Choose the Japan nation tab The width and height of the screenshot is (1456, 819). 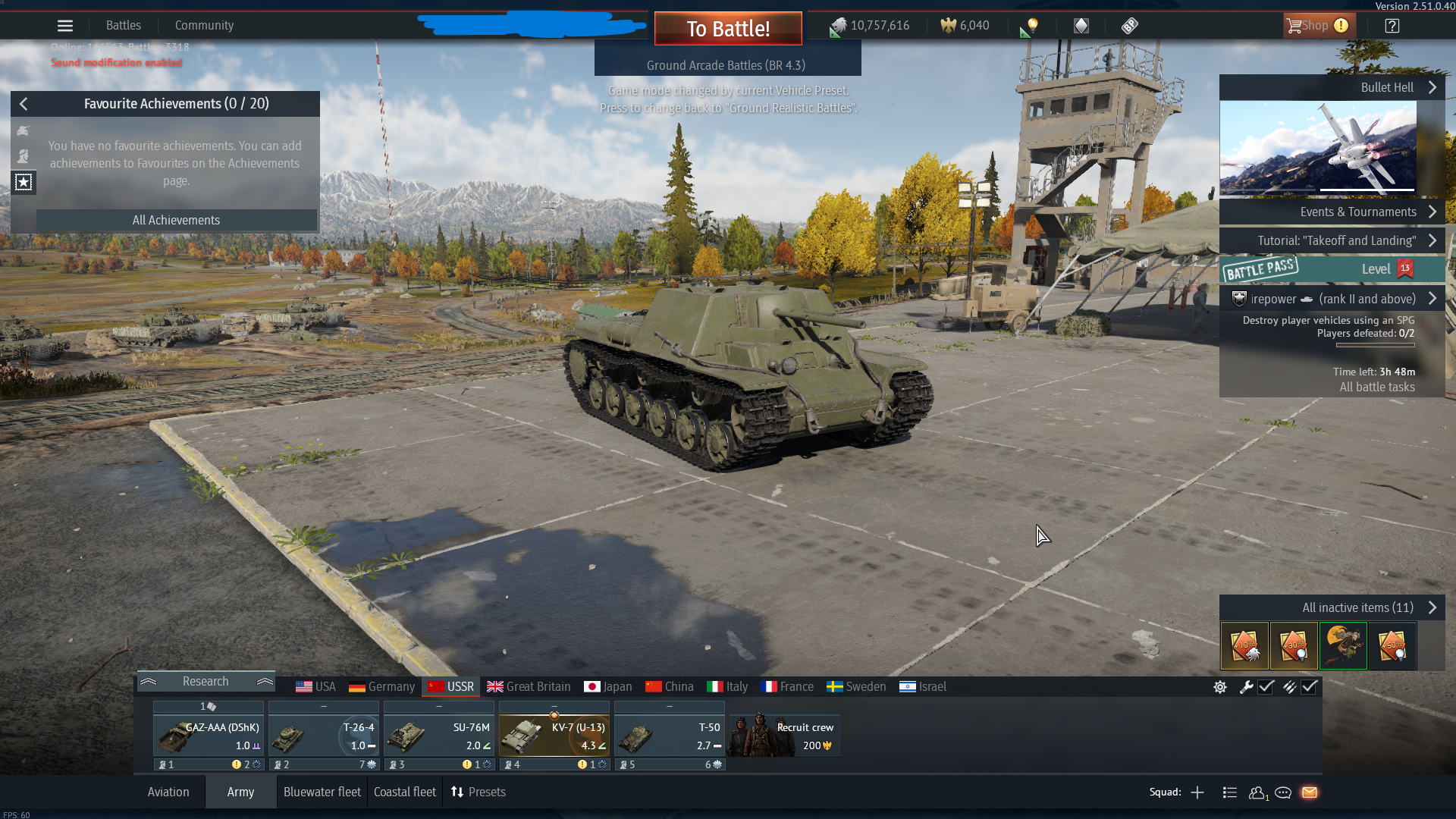click(x=608, y=686)
